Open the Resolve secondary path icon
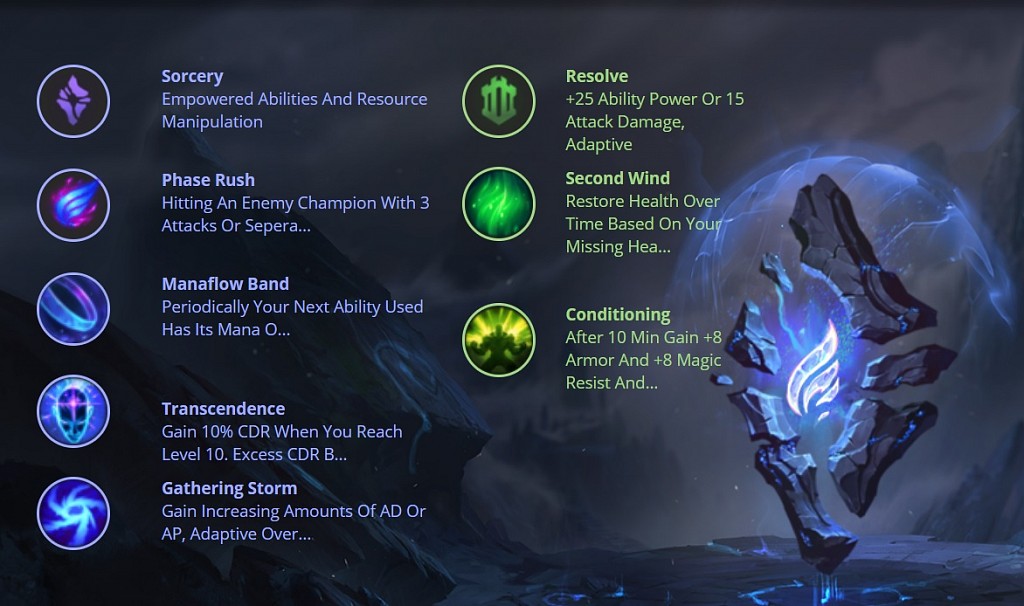This screenshot has width=1024, height=606. click(x=498, y=101)
